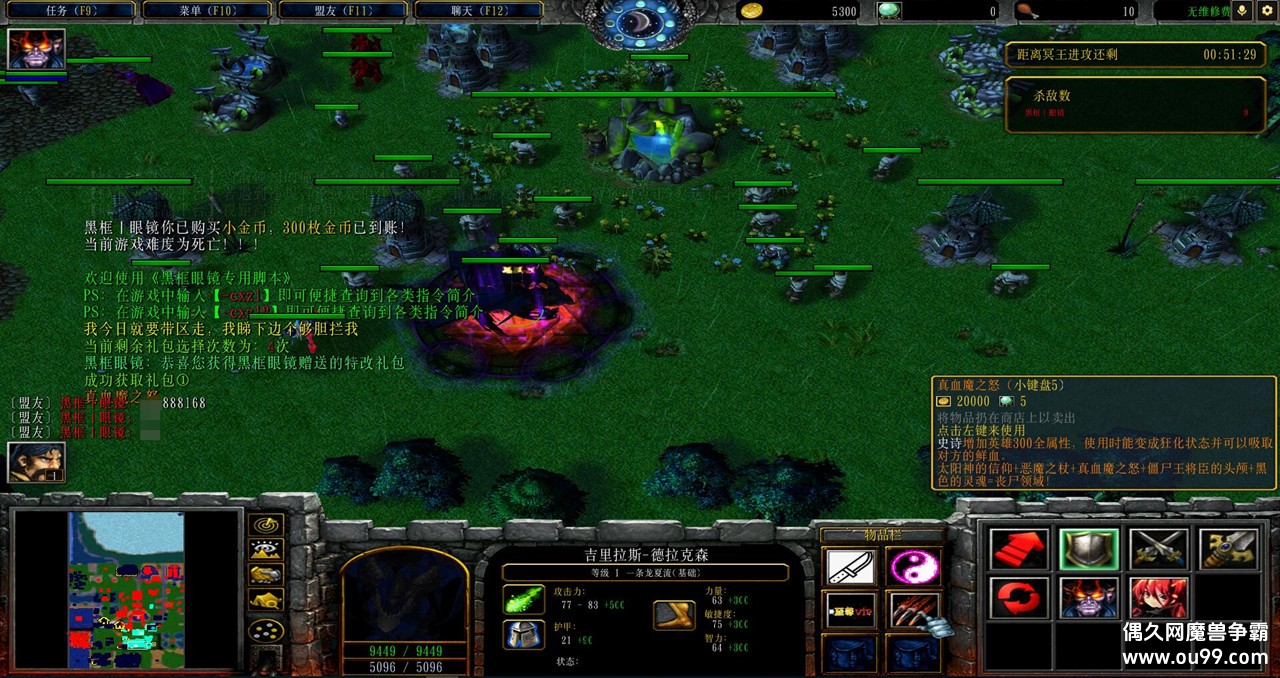This screenshot has width=1280, height=678.
Task: Open the 聊天 (F12) chat log
Action: click(x=477, y=11)
